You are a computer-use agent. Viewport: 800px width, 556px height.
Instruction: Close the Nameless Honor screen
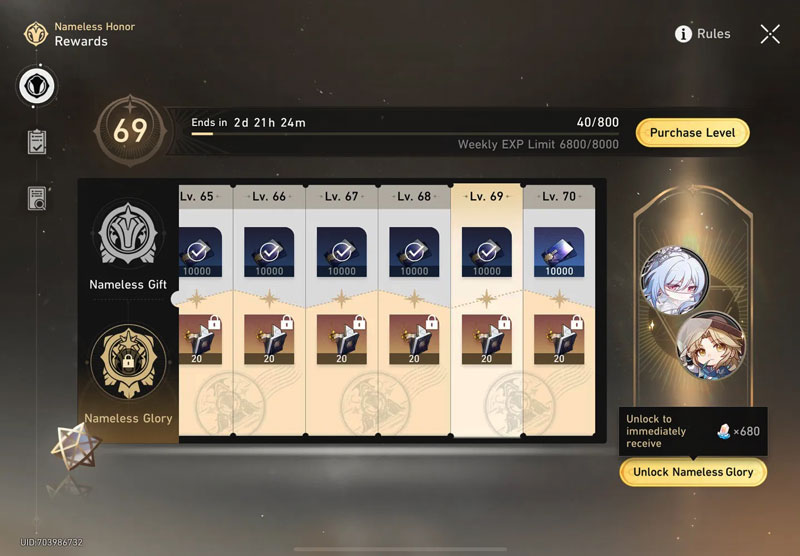770,34
